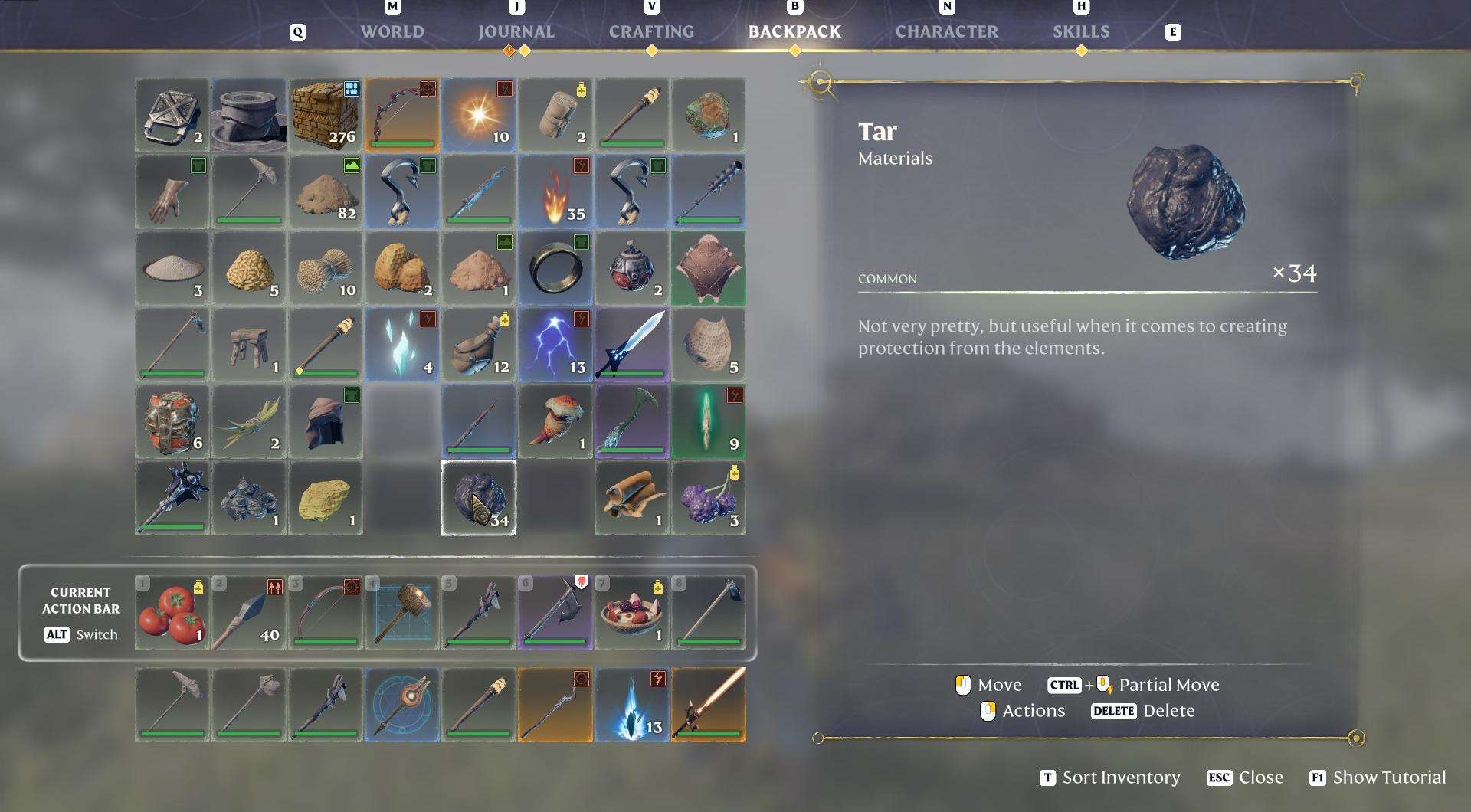The width and height of the screenshot is (1471, 812).
Task: Open the Journal tab
Action: click(x=516, y=31)
